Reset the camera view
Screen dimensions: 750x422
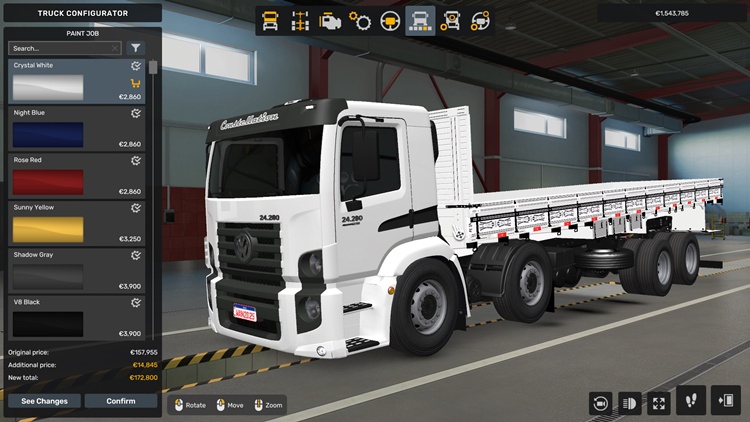tap(600, 402)
